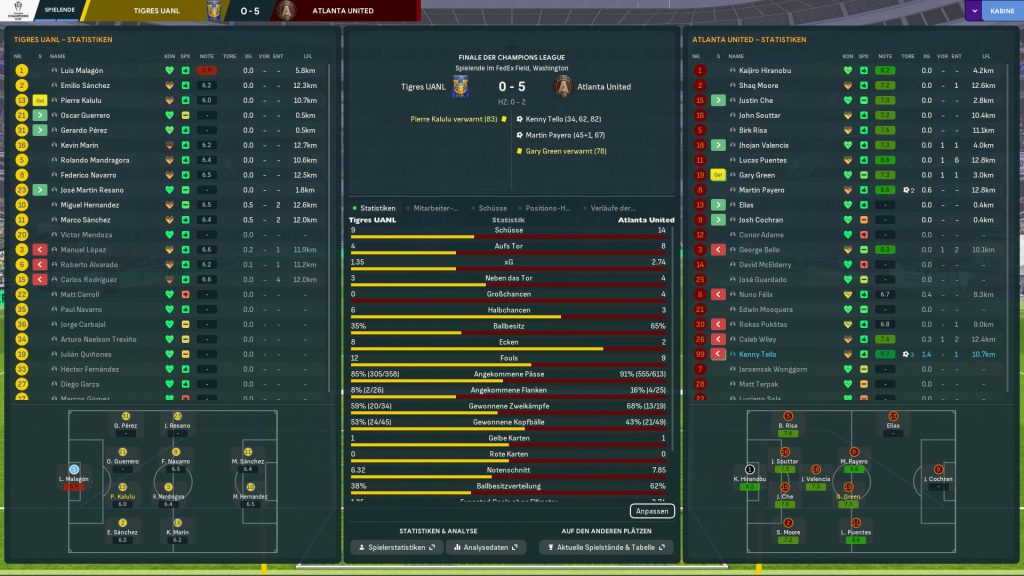The image size is (1024, 576).
Task: Click the Anpassen button
Action: [x=653, y=511]
